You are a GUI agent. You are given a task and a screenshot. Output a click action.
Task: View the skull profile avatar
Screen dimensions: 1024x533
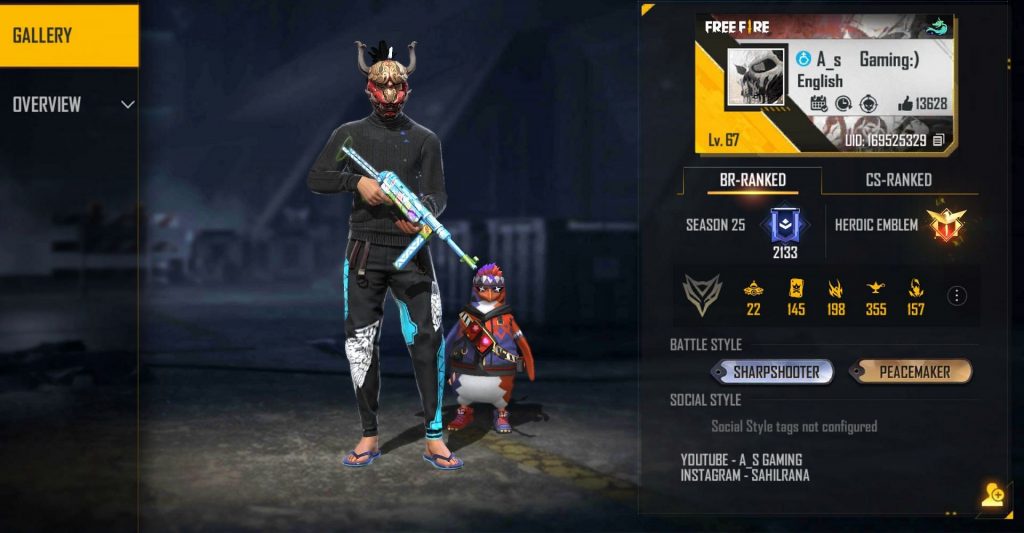[x=756, y=77]
